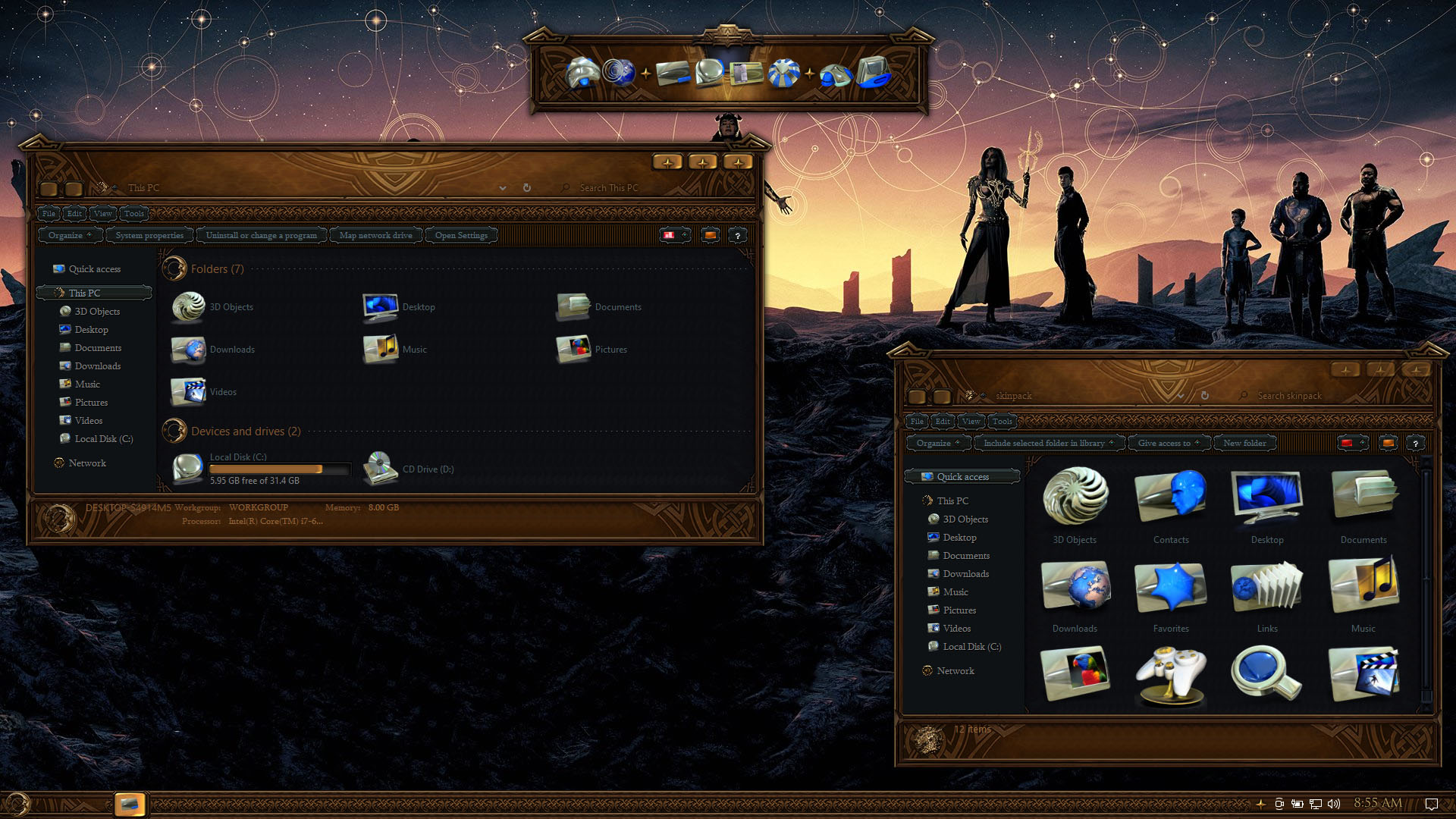
Task: Open the Contacts folder
Action: tap(1170, 506)
